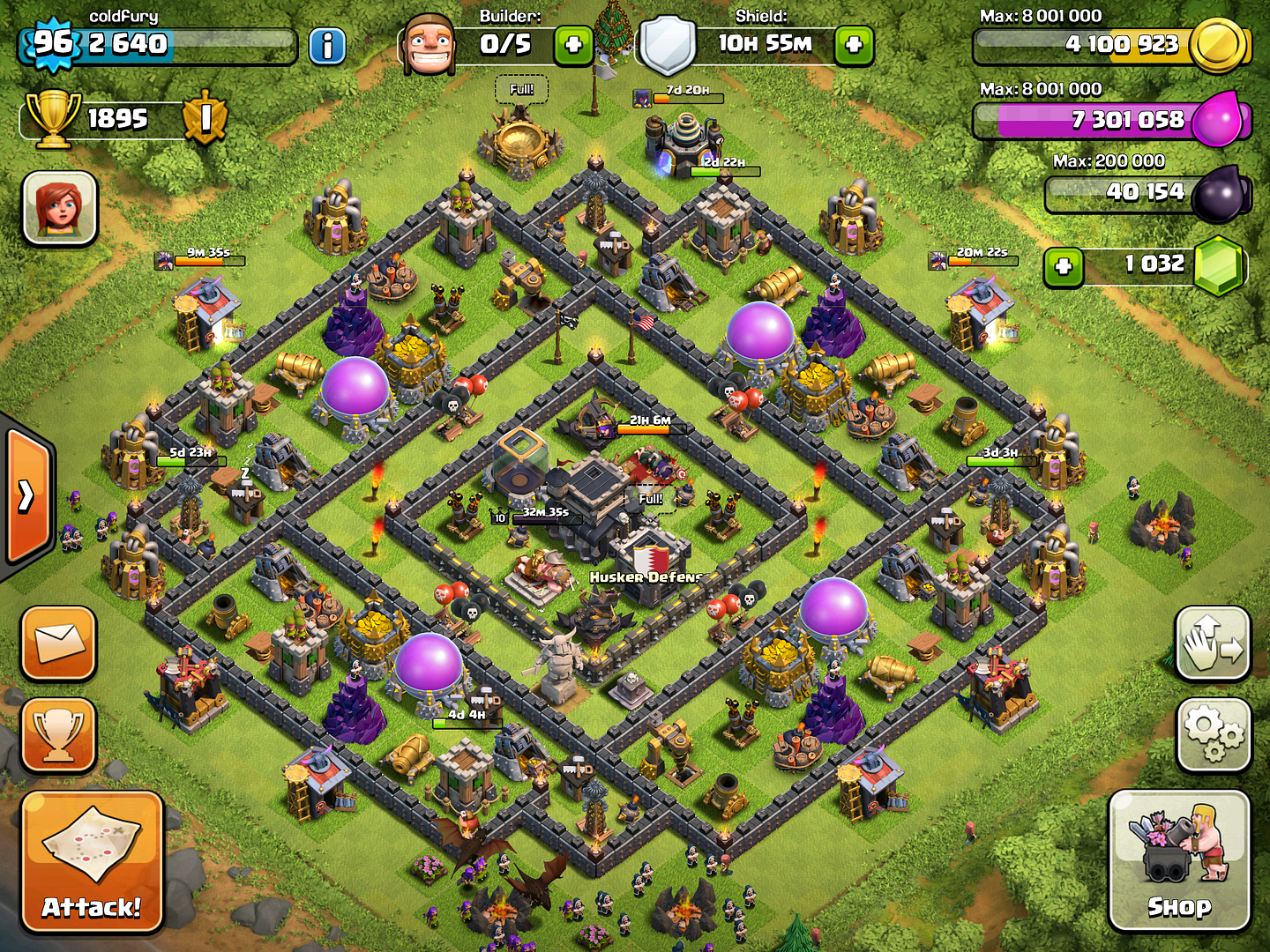Open the Shop
1270x952 pixels.
(1178, 860)
